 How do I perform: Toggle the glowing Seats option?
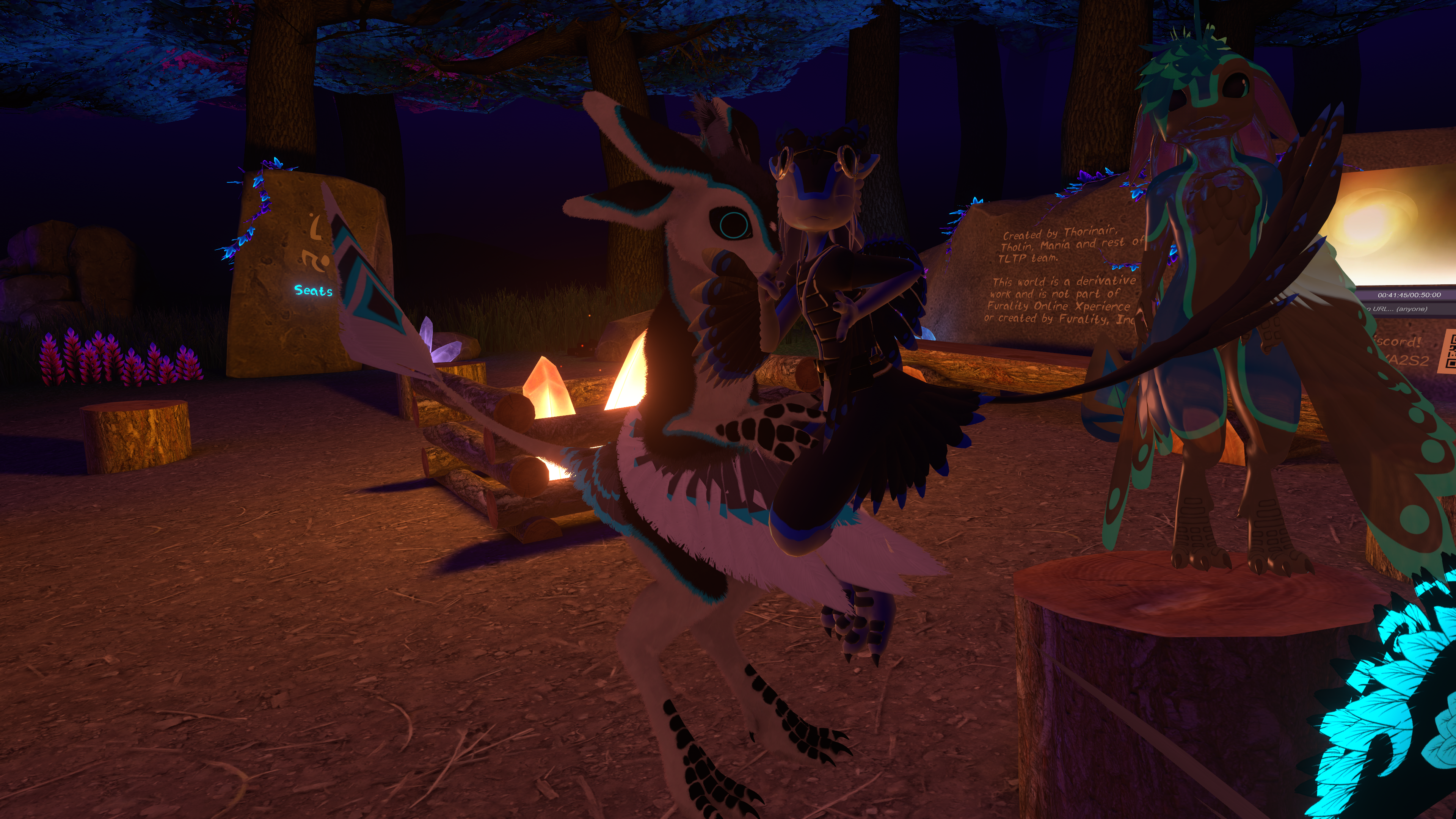313,290
